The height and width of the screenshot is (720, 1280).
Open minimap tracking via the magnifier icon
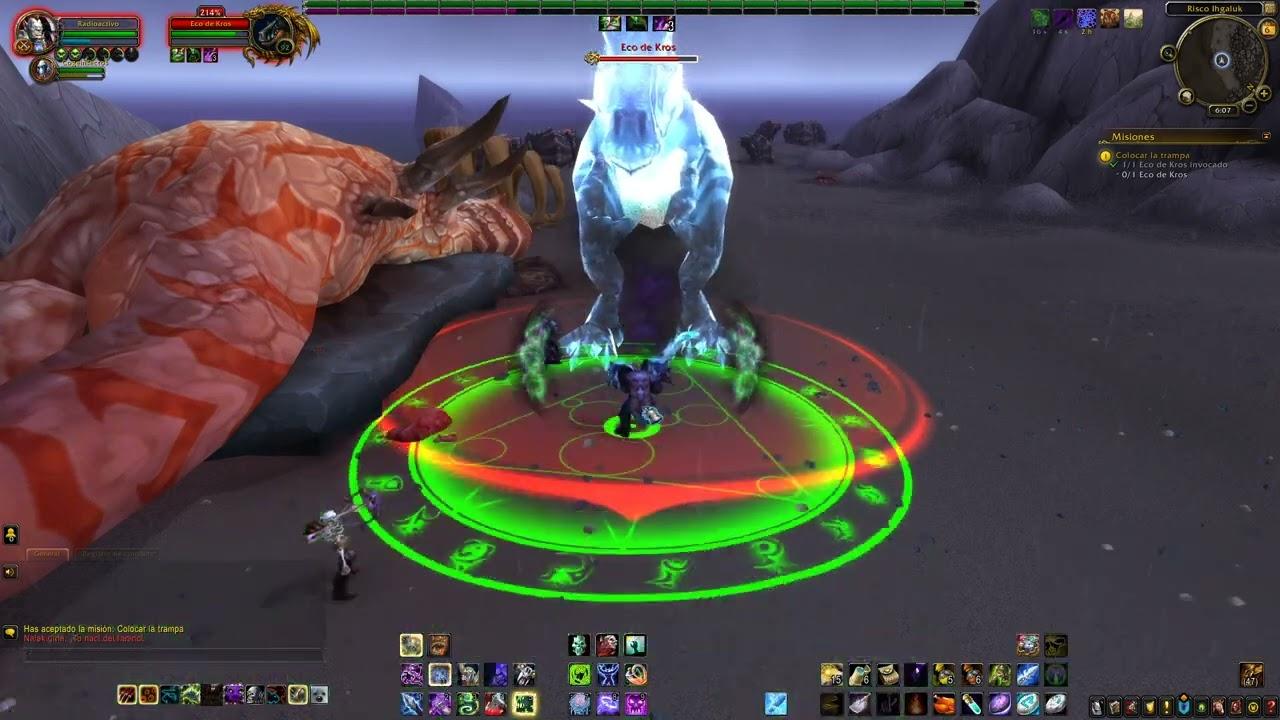[1167, 53]
